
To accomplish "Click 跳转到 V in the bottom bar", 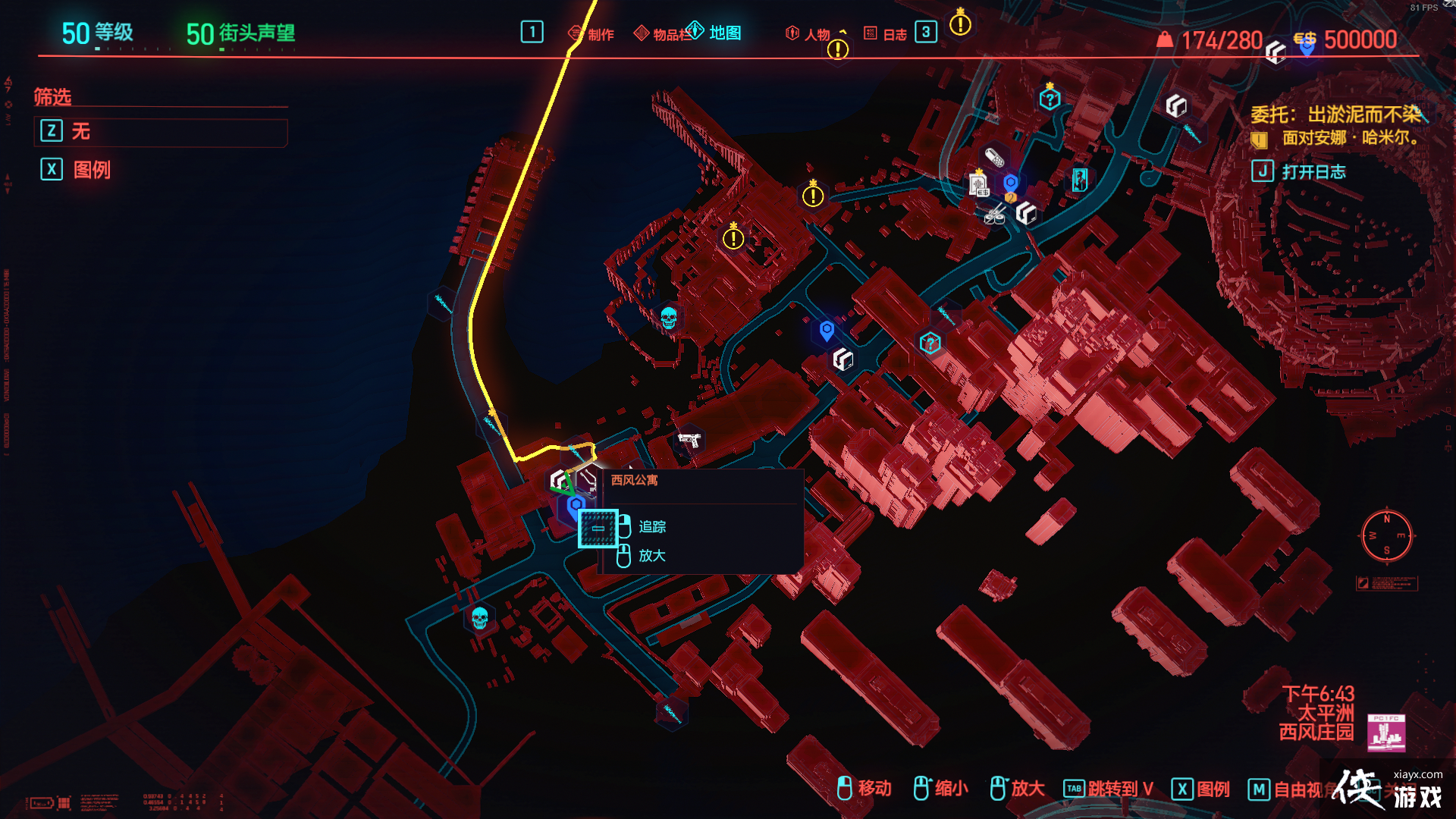I will click(x=1109, y=789).
